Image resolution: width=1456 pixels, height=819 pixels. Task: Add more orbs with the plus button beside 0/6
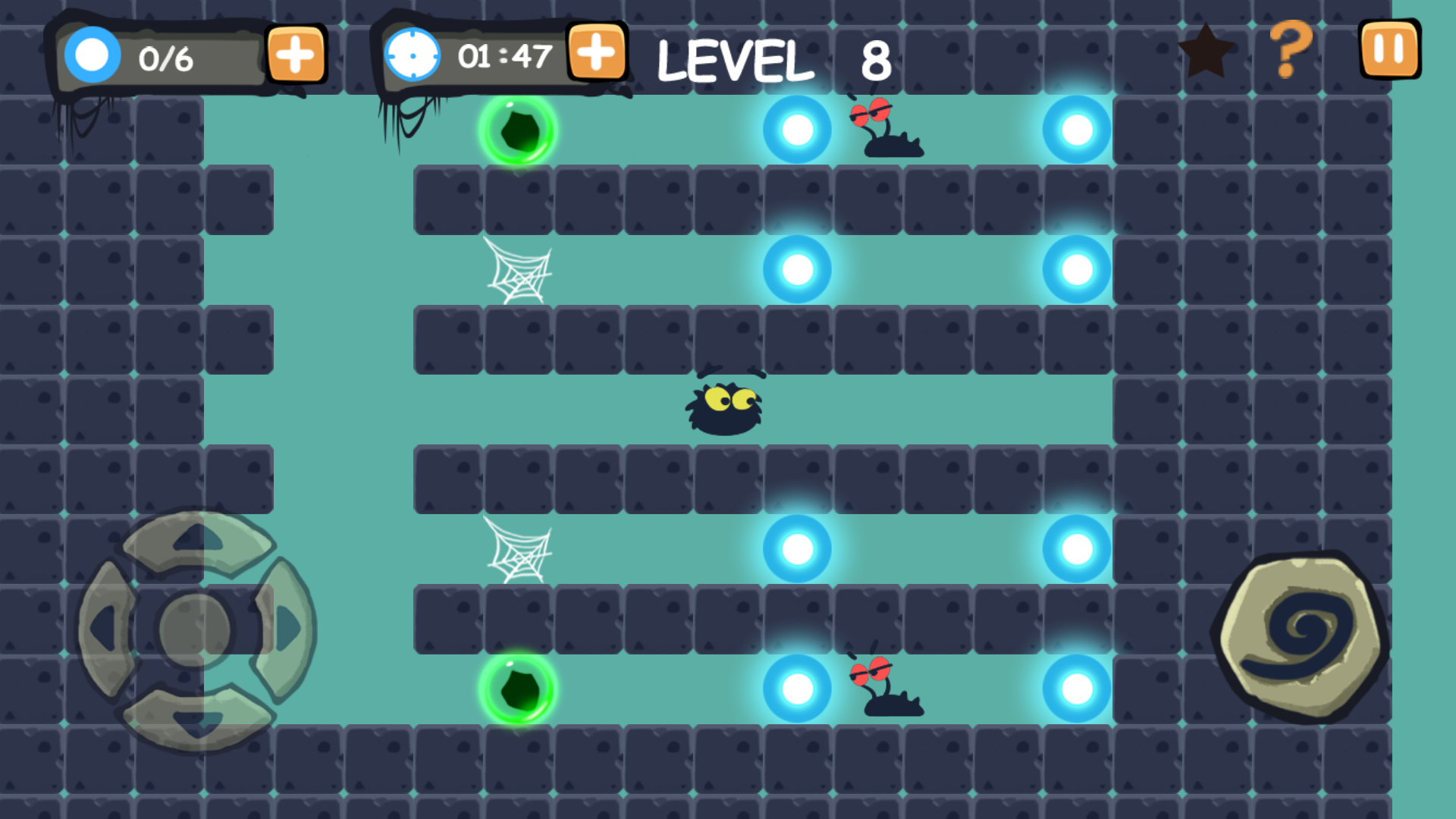[x=296, y=55]
